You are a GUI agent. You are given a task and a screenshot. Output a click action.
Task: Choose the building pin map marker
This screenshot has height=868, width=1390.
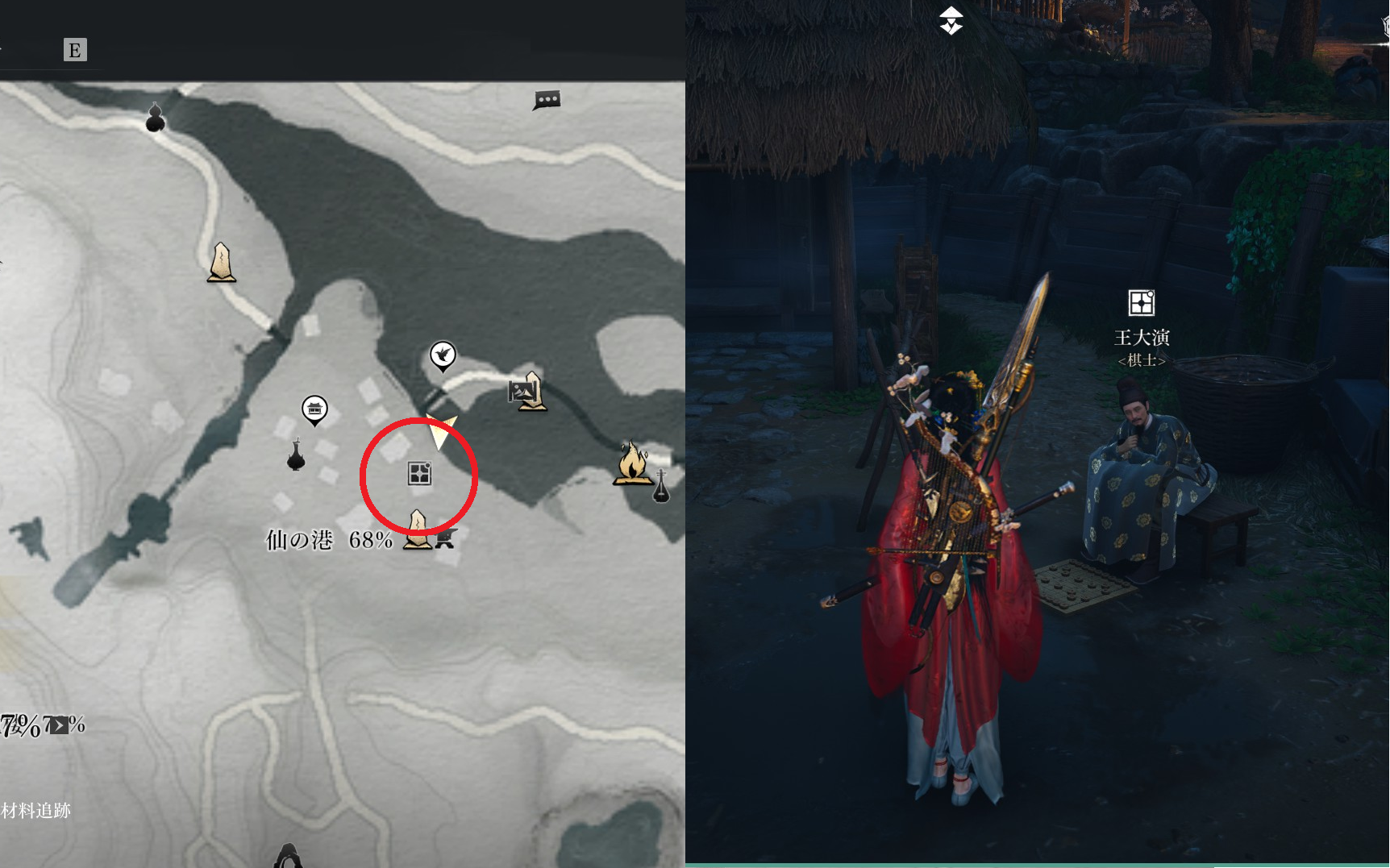click(314, 409)
